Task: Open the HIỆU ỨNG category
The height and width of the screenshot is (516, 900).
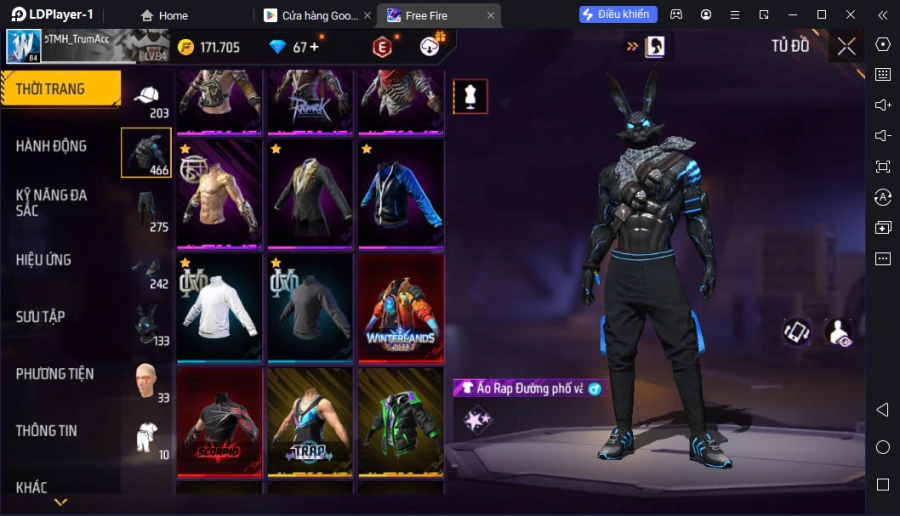Action: tap(44, 260)
